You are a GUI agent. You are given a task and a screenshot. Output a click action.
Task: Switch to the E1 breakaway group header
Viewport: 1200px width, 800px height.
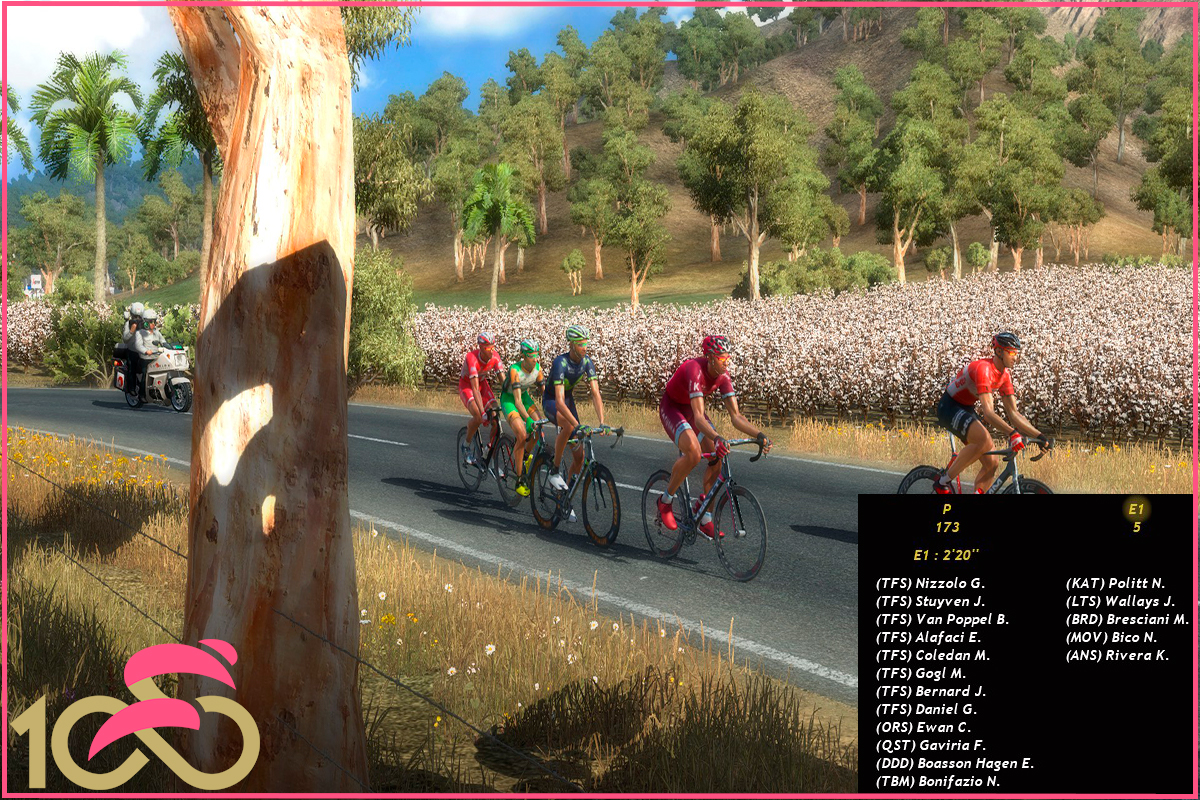click(x=1136, y=518)
